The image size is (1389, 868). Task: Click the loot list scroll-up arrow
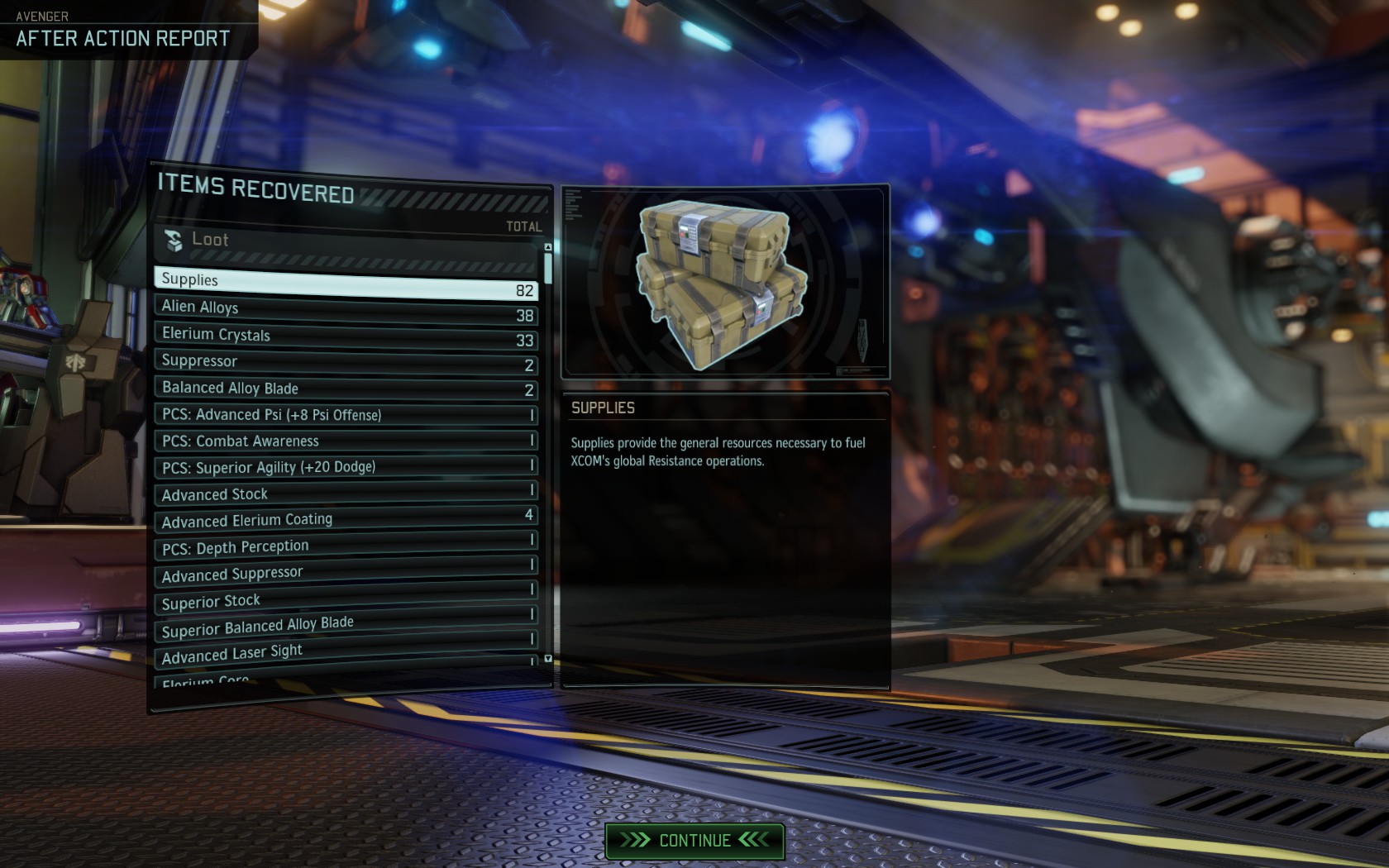(548, 247)
